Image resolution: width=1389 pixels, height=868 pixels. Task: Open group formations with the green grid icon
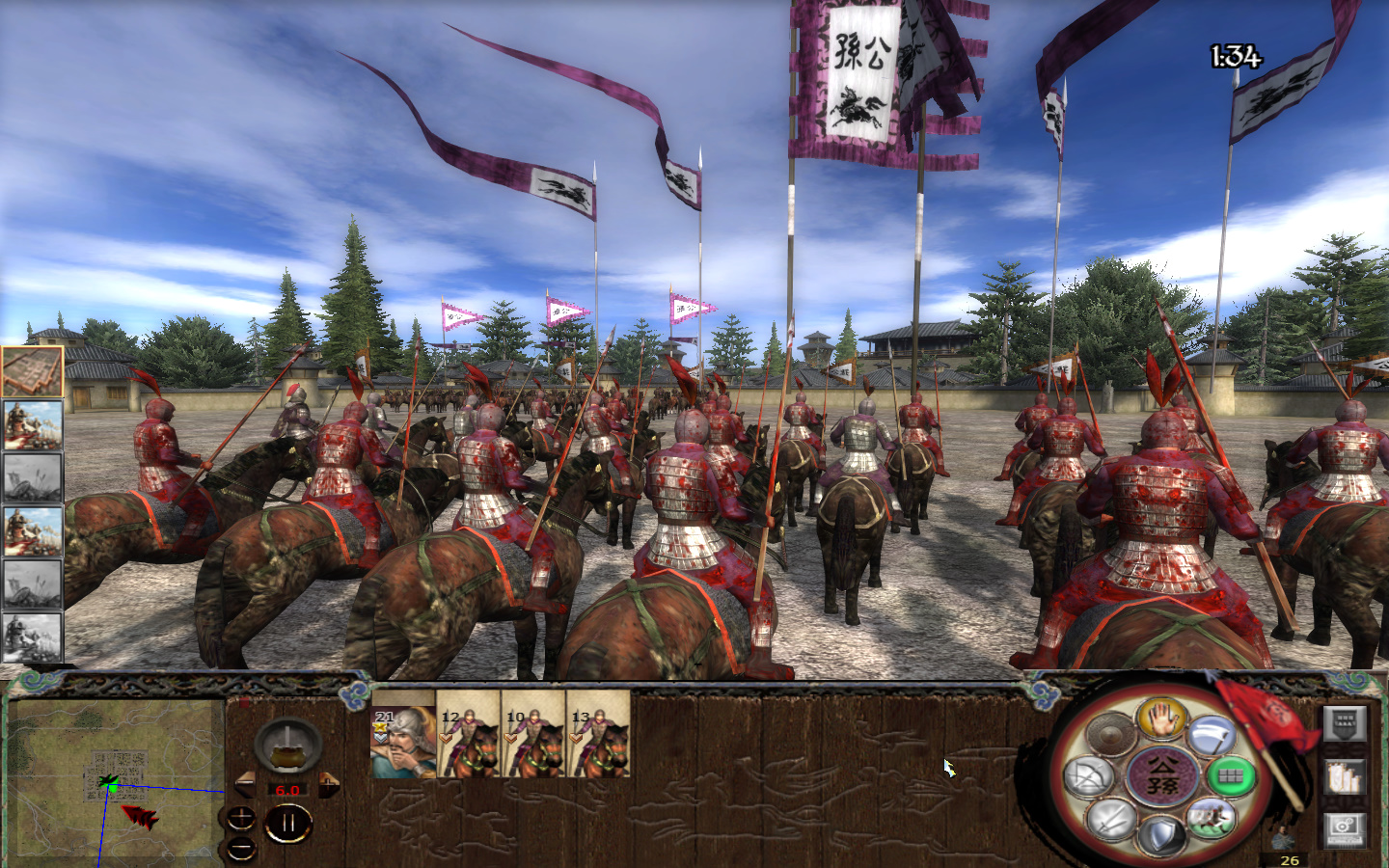coord(1229,775)
